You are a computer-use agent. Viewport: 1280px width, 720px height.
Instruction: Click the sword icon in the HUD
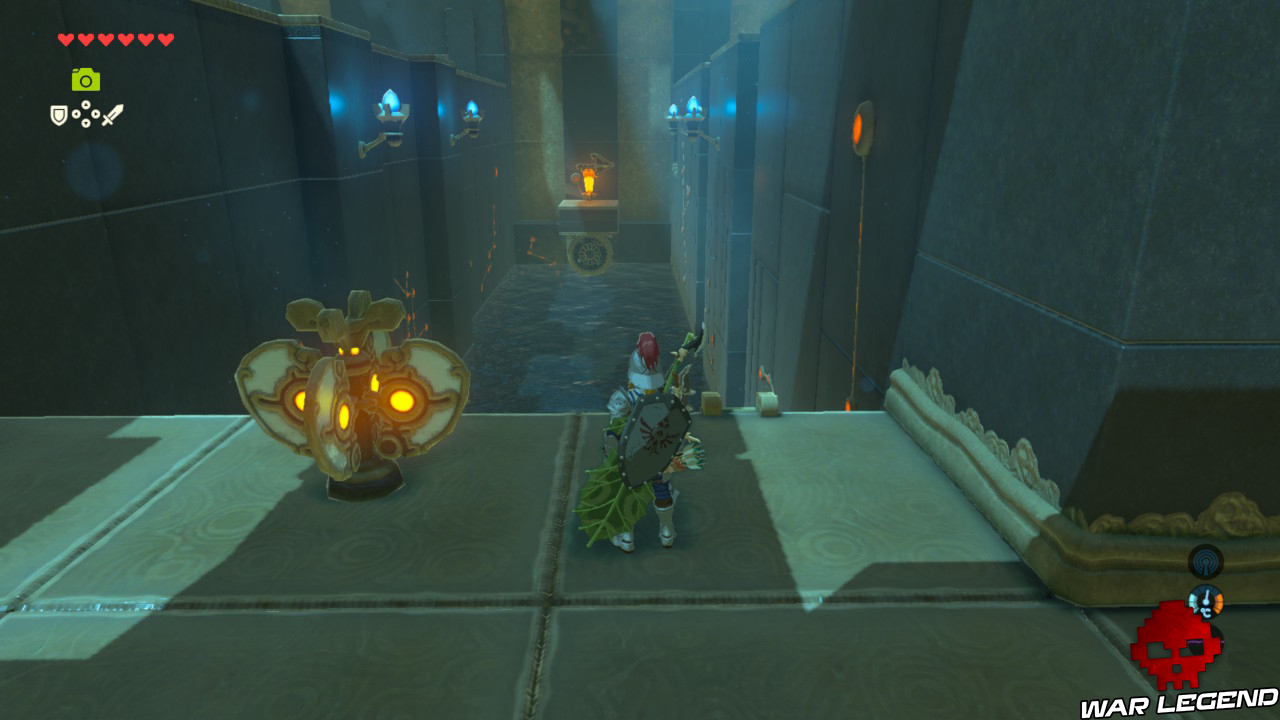pyautogui.click(x=112, y=112)
